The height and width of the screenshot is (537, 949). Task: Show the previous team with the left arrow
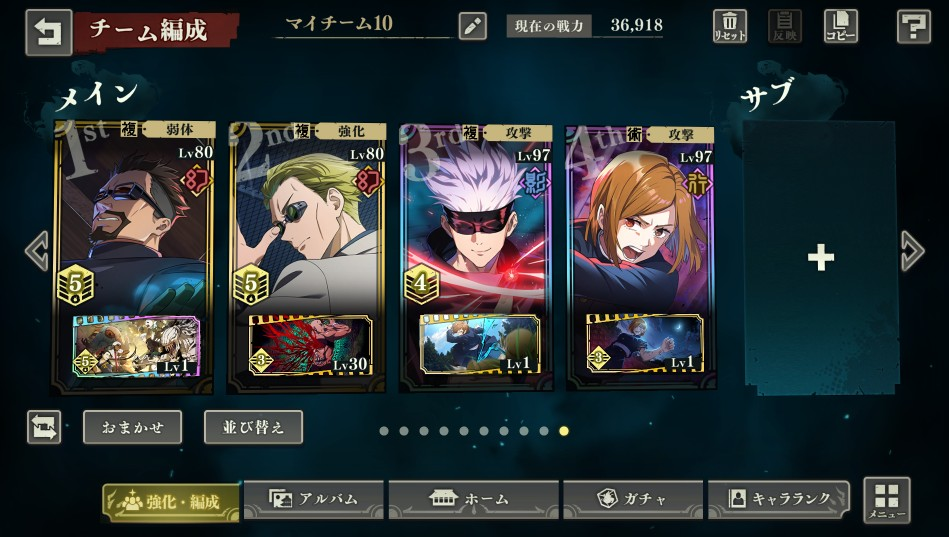pos(37,251)
